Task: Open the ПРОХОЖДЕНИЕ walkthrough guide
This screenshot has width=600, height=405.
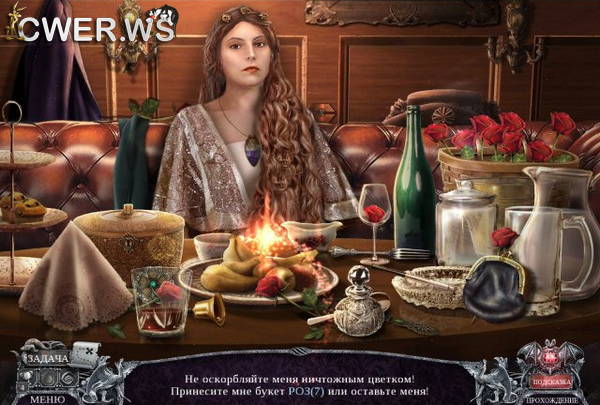Action: pyautogui.click(x=550, y=398)
